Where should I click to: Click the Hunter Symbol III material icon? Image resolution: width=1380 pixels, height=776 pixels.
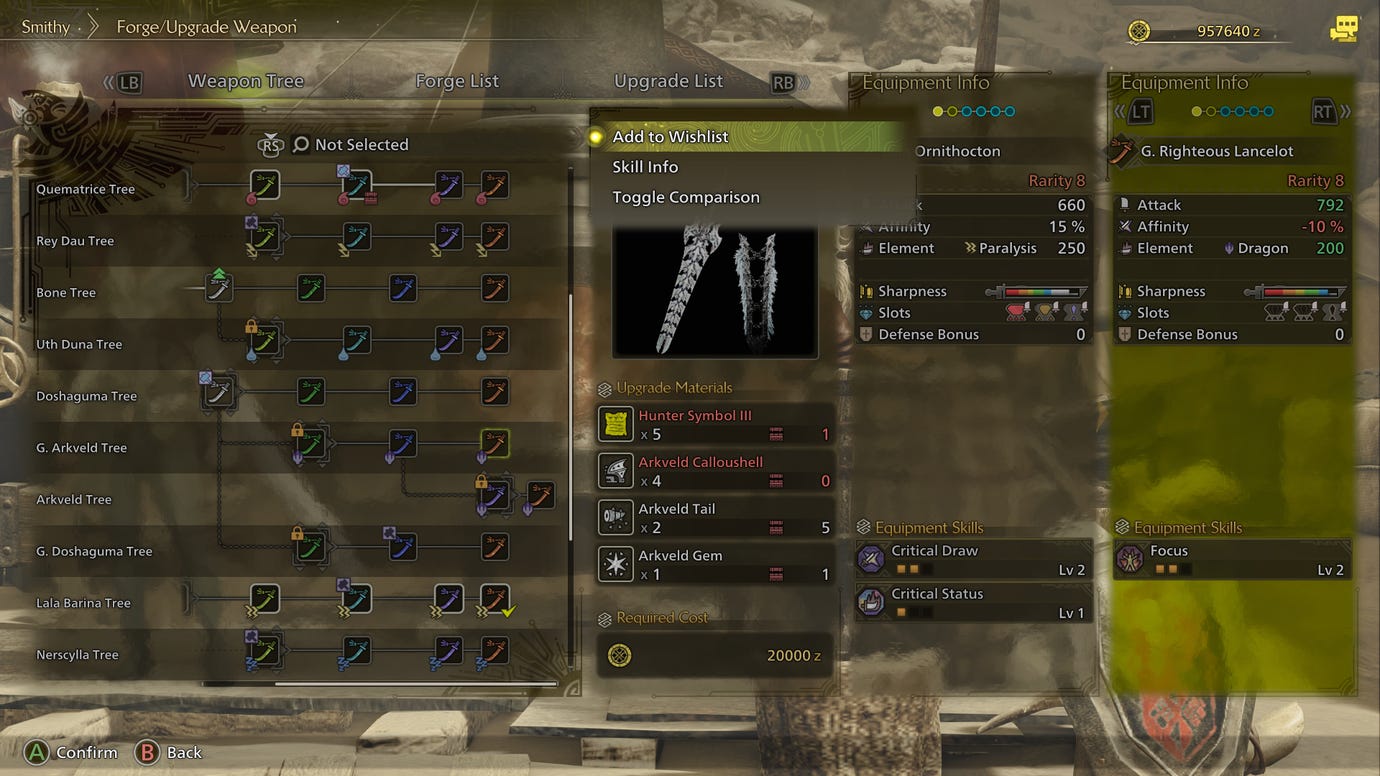(615, 424)
